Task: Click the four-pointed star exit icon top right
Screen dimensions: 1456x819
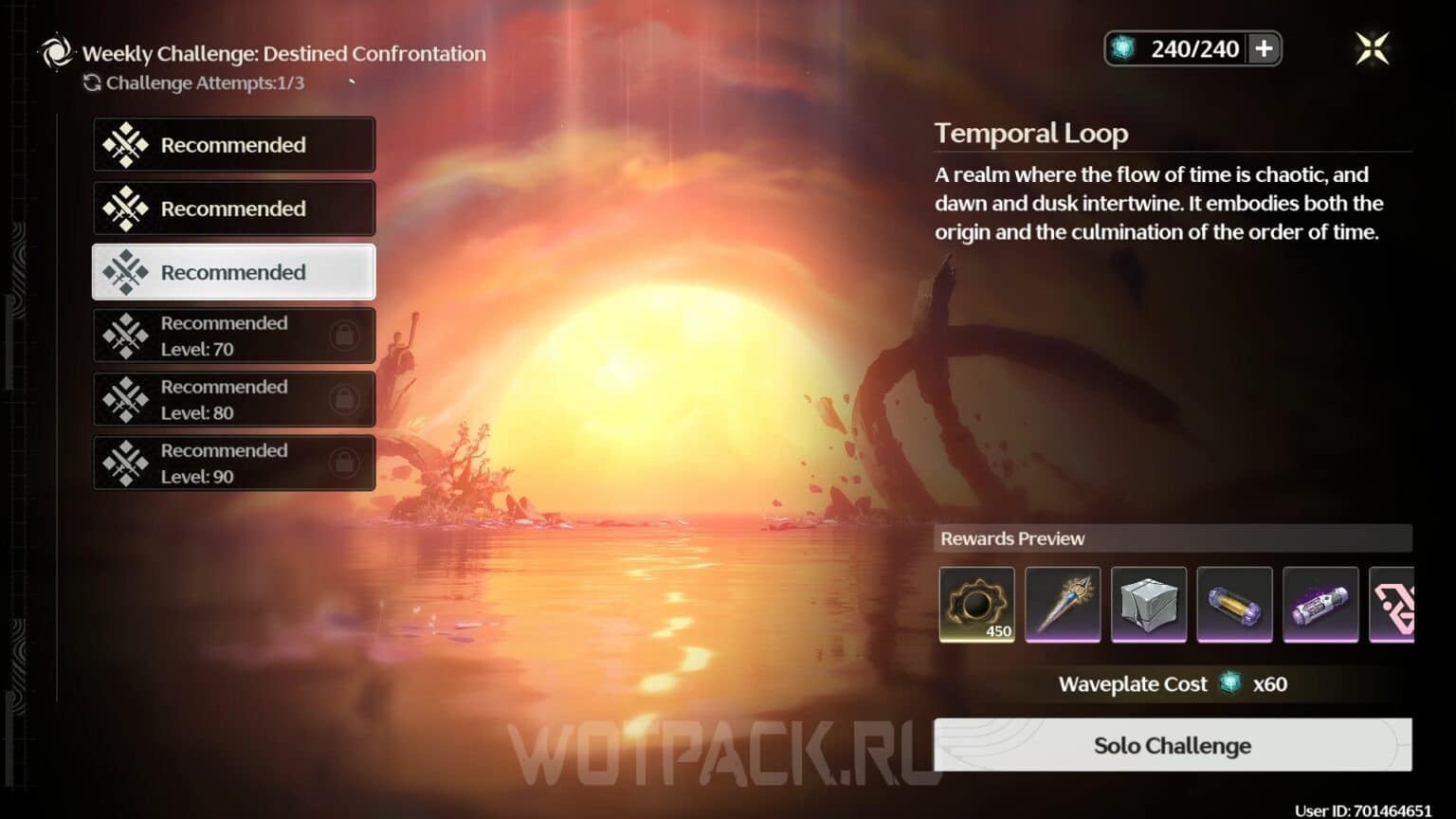Action: tap(1371, 49)
